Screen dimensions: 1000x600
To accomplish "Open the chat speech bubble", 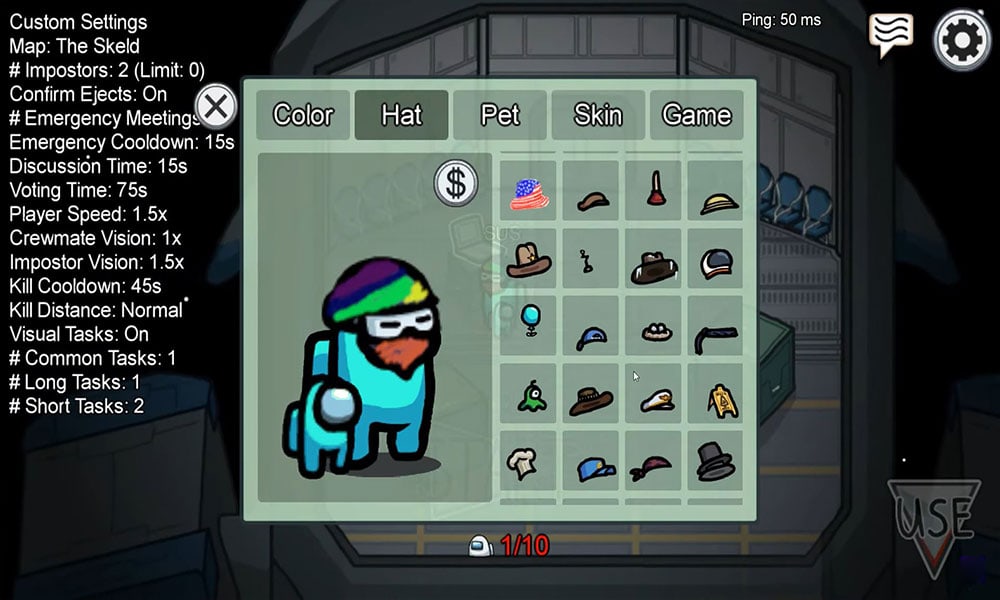I will click(890, 35).
